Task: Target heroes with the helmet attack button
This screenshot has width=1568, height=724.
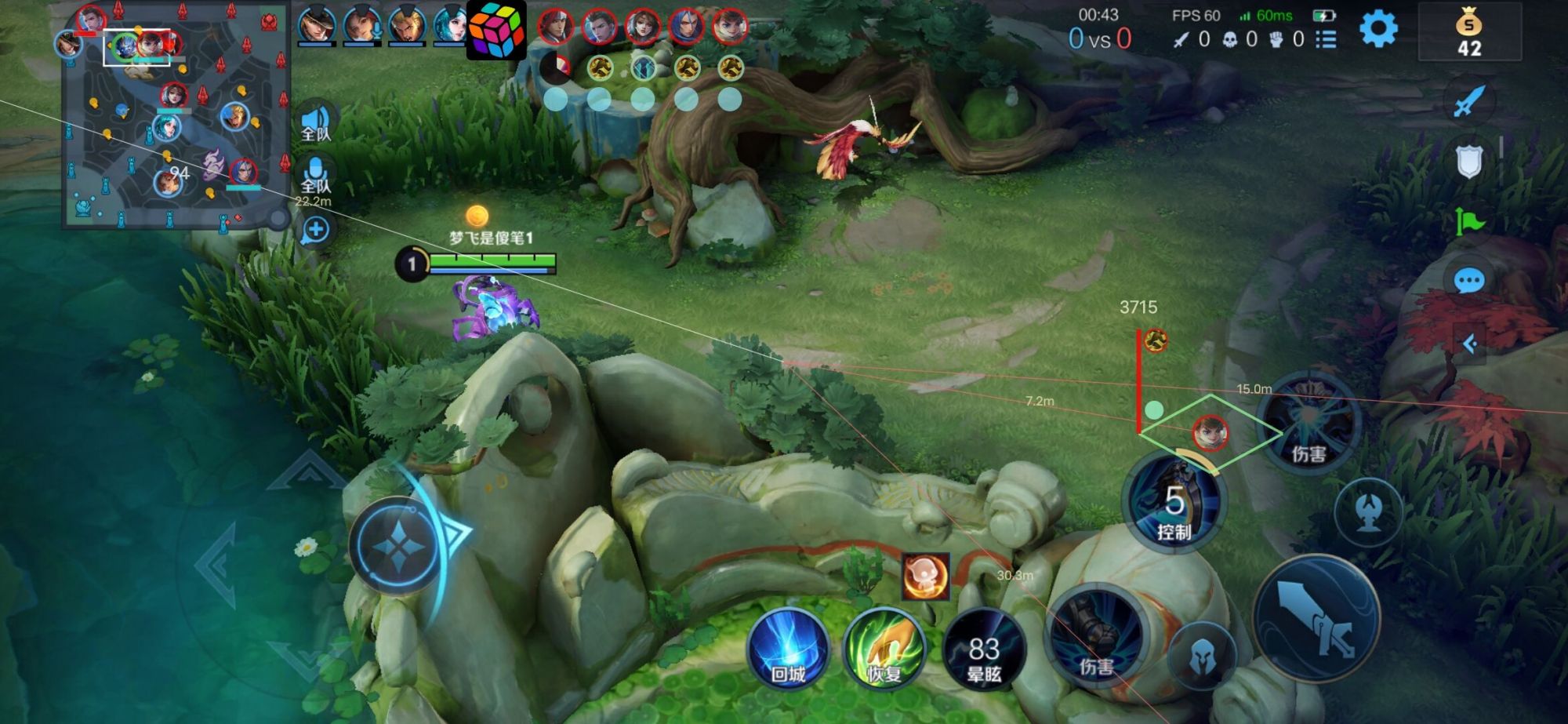Action: pos(1202,657)
